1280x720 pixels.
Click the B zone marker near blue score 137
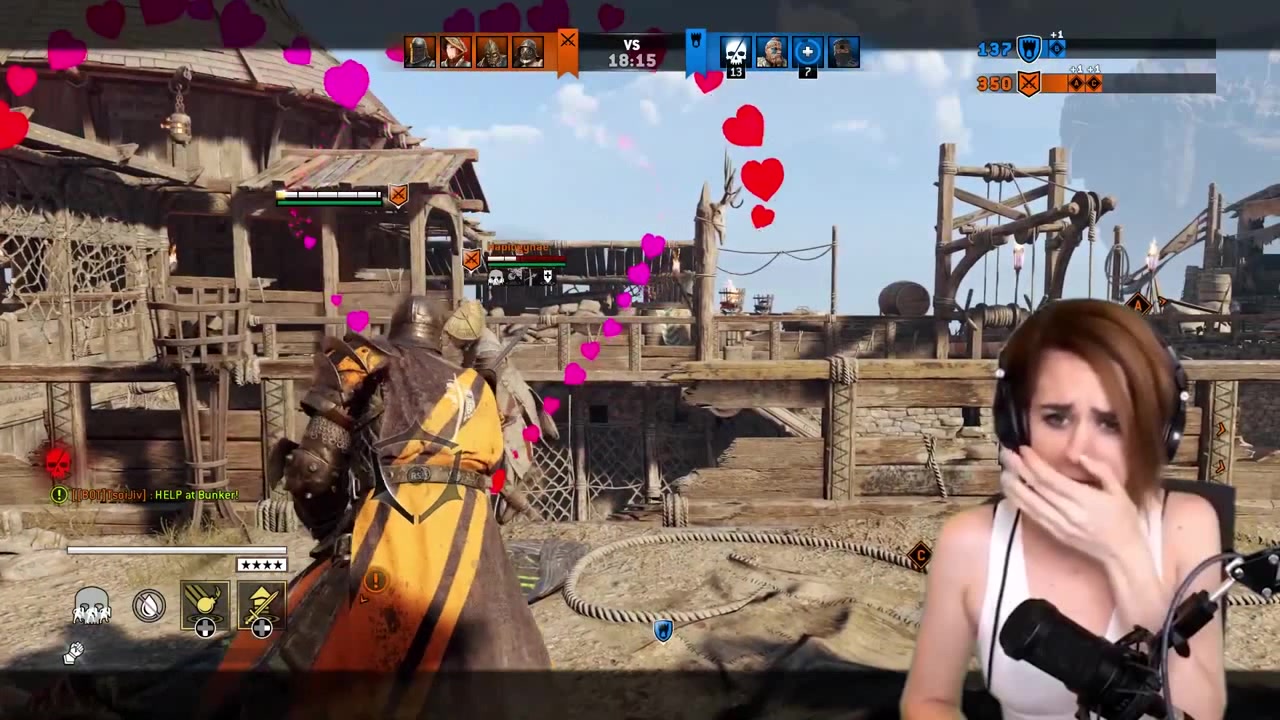[x=1056, y=48]
